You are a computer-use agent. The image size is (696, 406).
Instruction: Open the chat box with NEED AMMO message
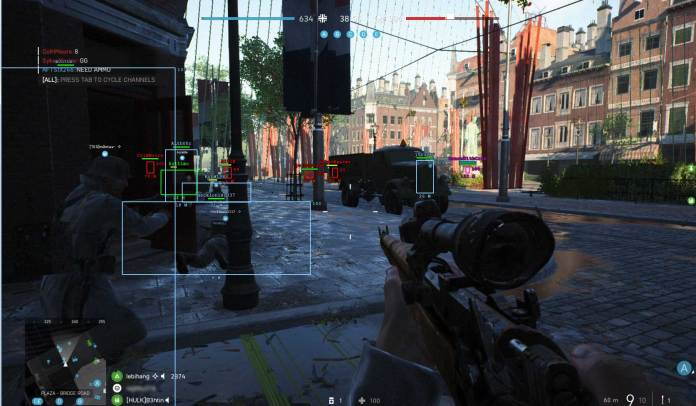92,65
